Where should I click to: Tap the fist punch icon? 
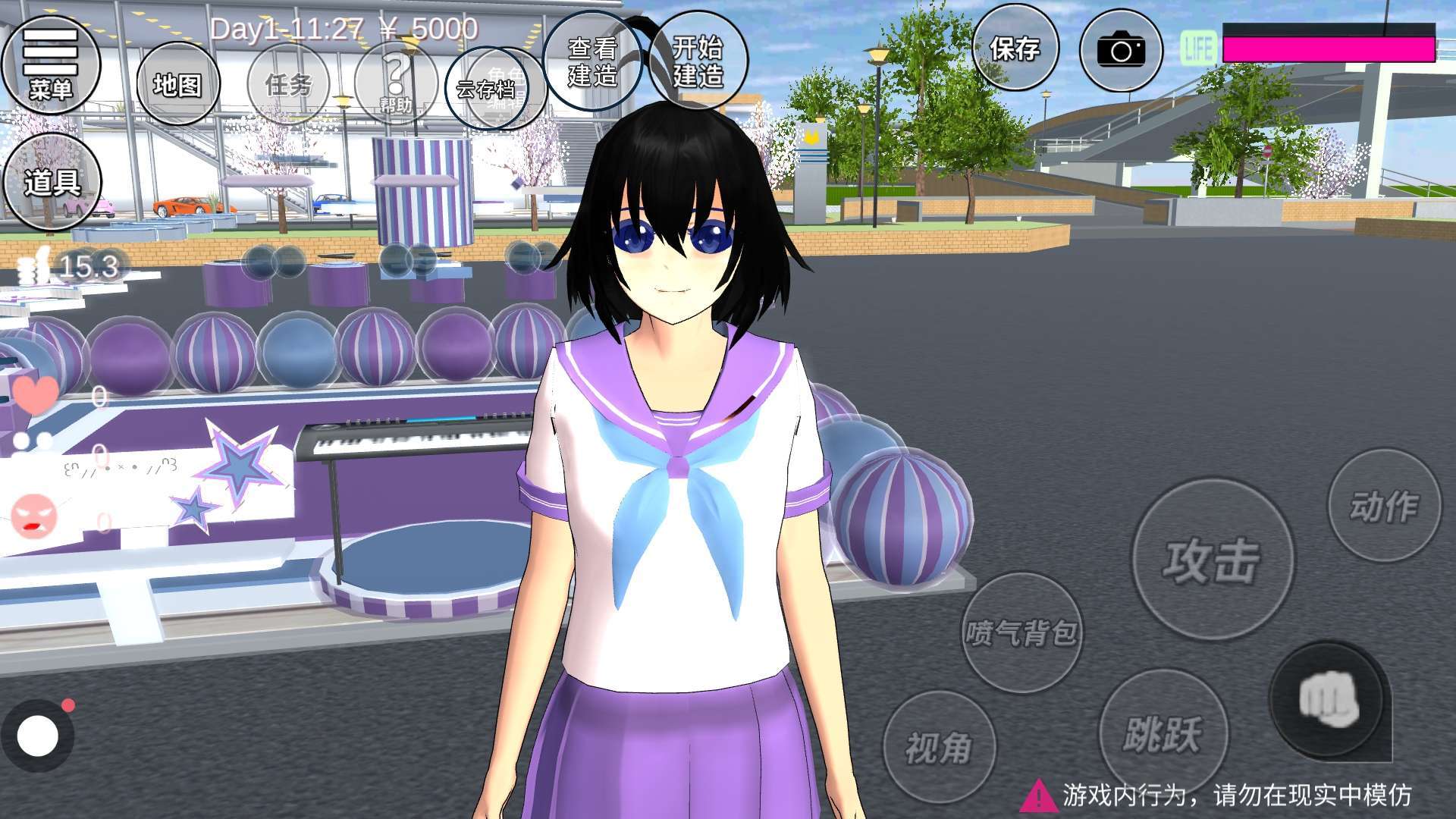[x=1327, y=700]
